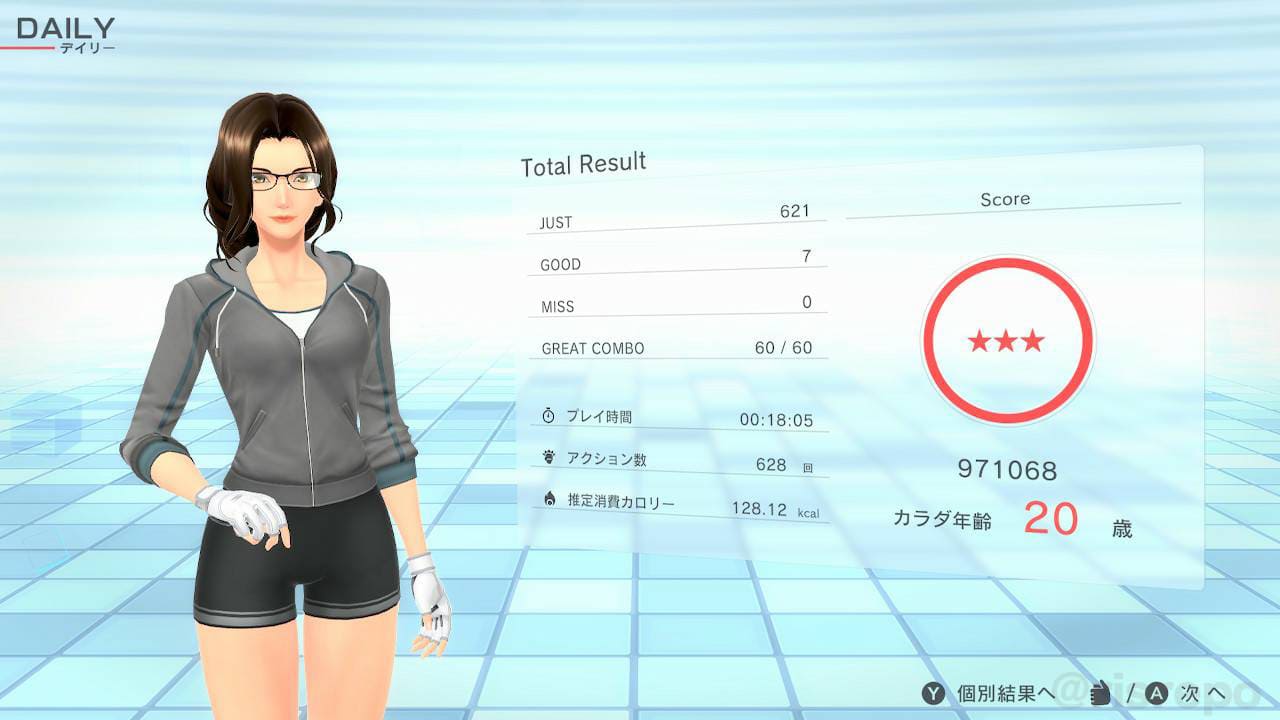
Task: Click the first star in the Score circle
Action: 978,341
